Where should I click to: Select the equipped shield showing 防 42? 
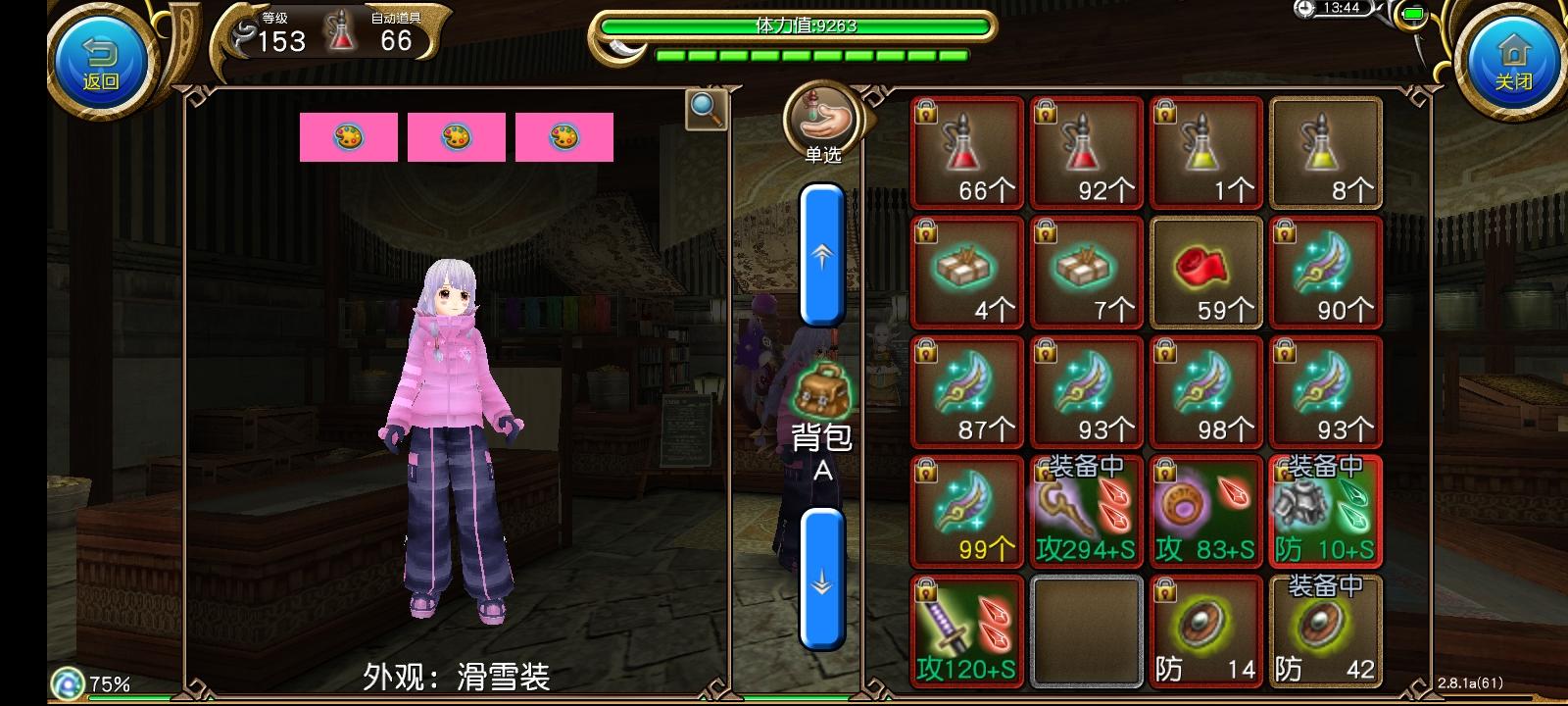(1326, 630)
